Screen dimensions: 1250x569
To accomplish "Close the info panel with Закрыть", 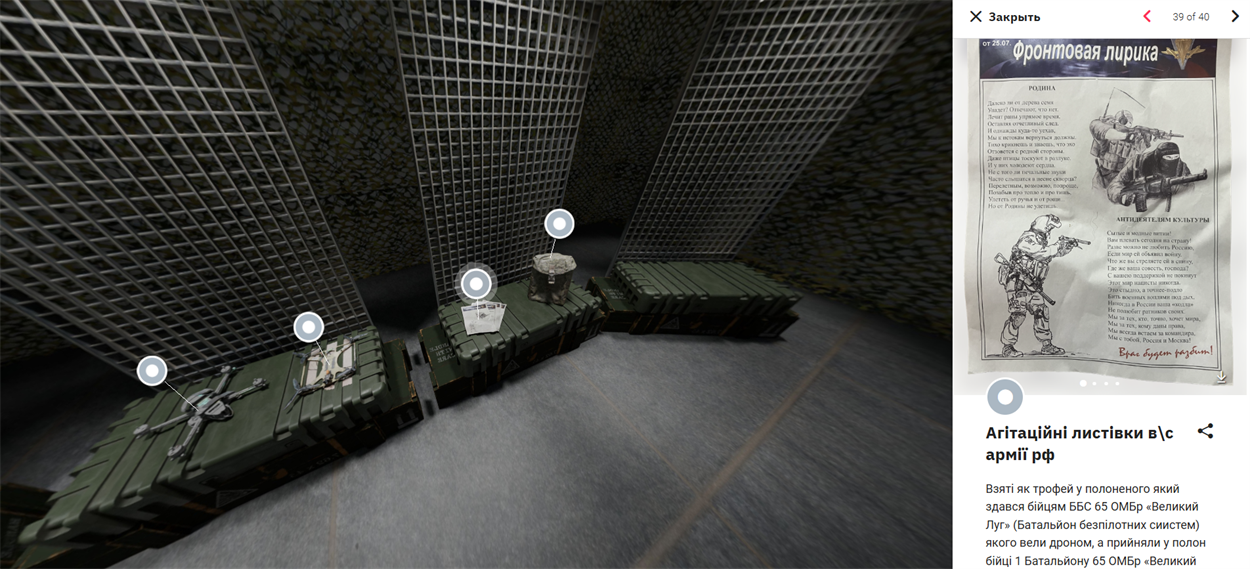I will [x=1004, y=17].
